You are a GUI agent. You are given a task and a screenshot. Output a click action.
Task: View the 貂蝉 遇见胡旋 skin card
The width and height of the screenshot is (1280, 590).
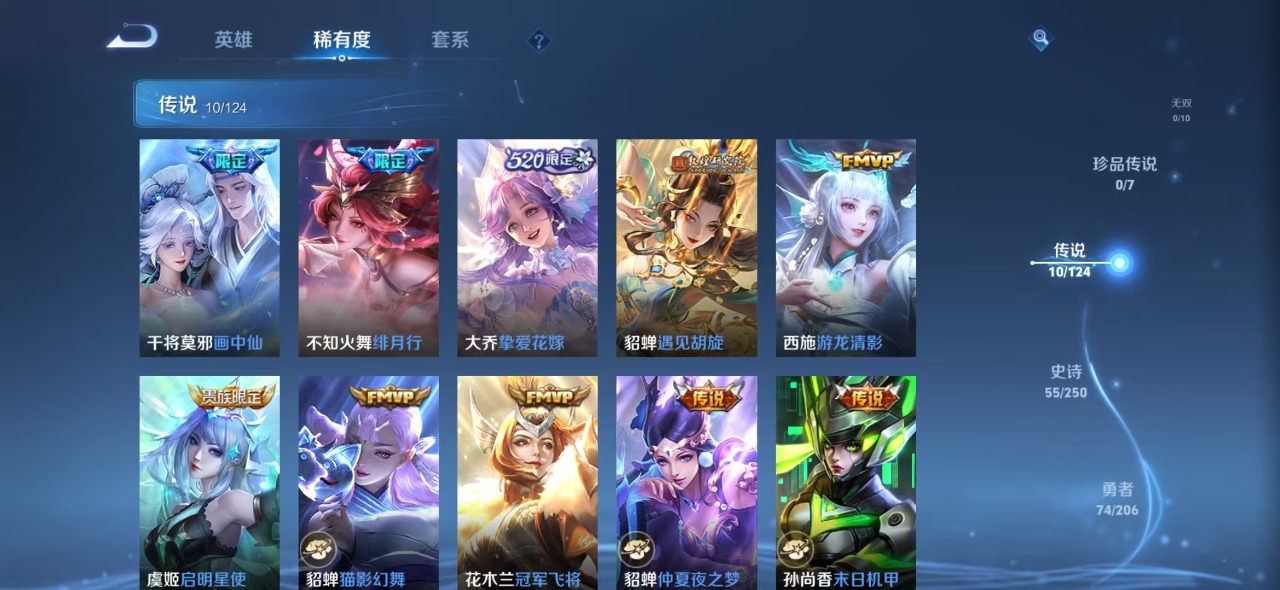[x=686, y=247]
